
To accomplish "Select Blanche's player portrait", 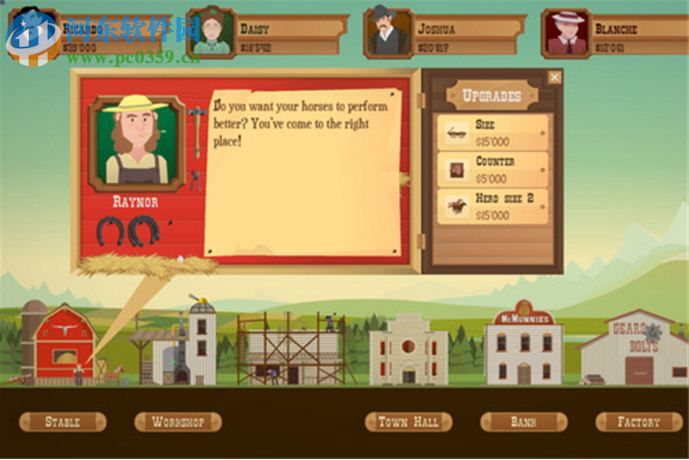I will click(x=566, y=33).
